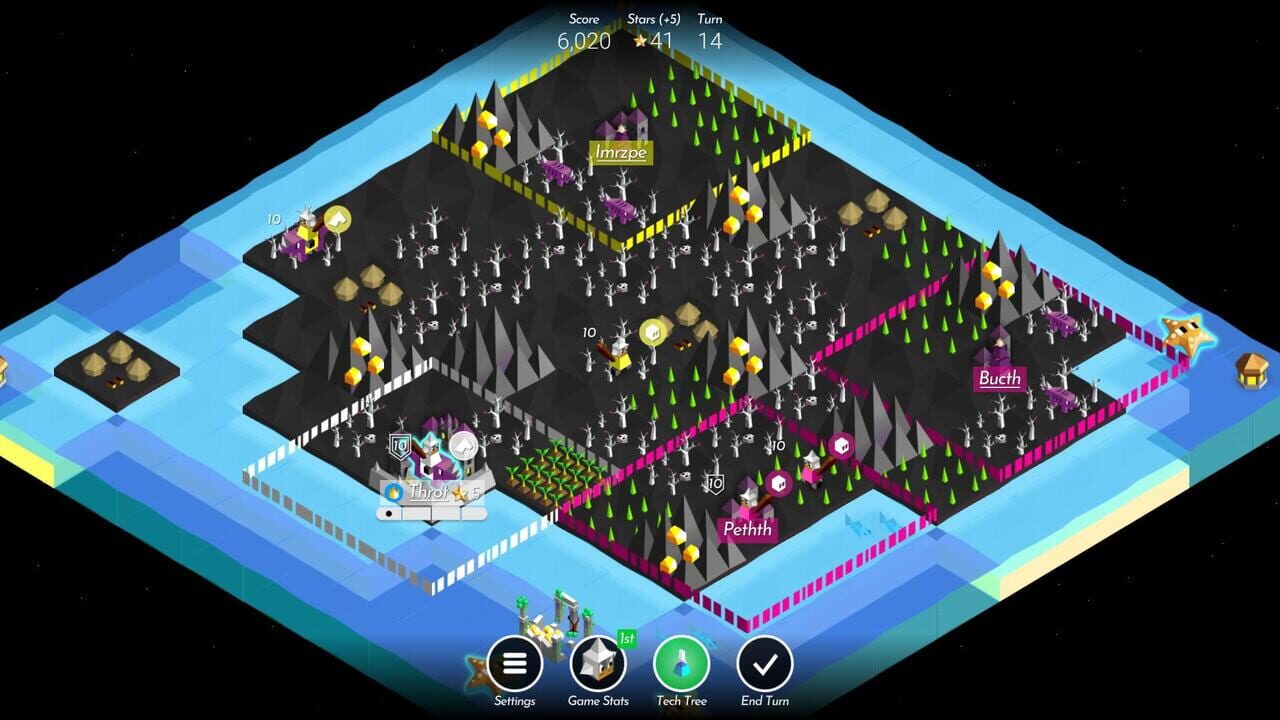Click the starfish on the eastern shore
The height and width of the screenshot is (720, 1280).
pyautogui.click(x=1189, y=331)
